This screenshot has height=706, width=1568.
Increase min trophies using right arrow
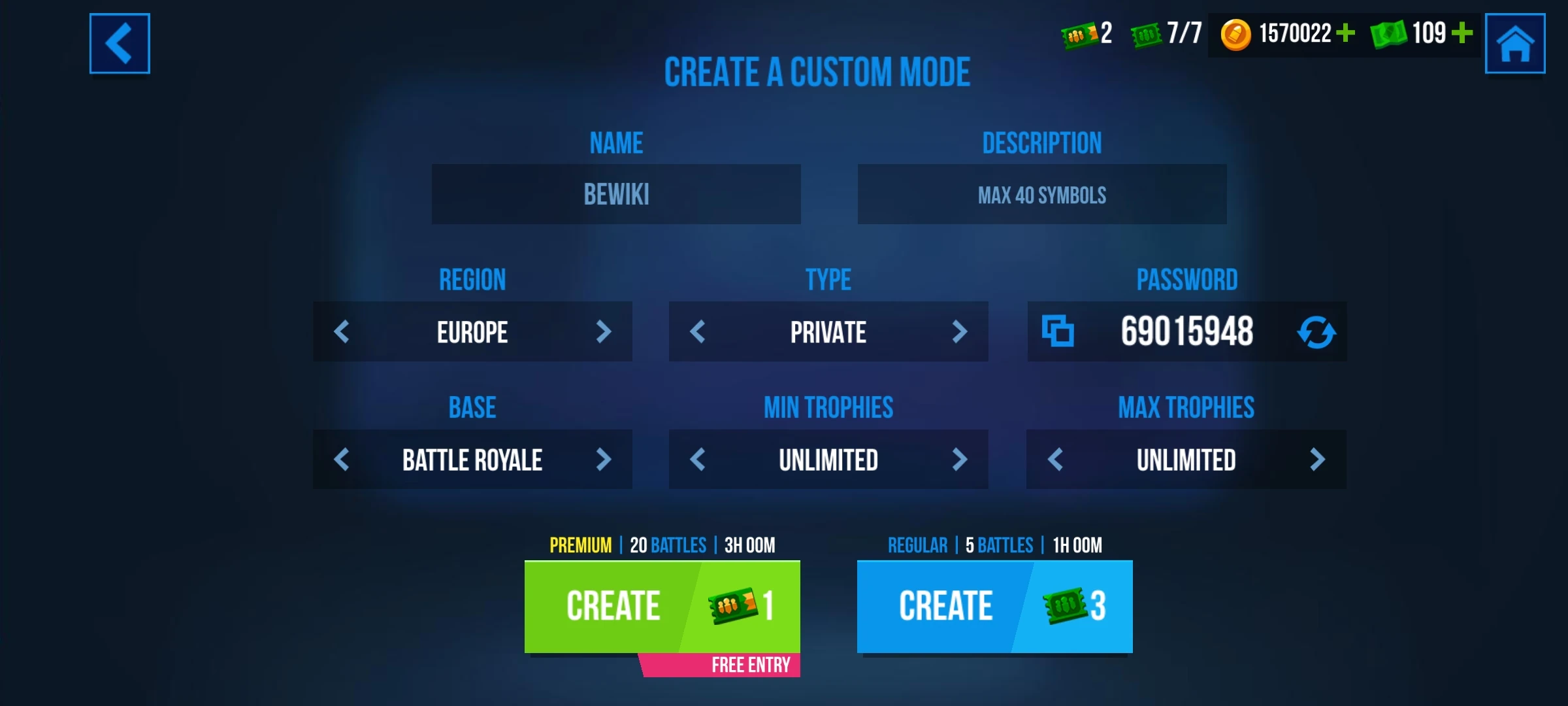point(960,460)
